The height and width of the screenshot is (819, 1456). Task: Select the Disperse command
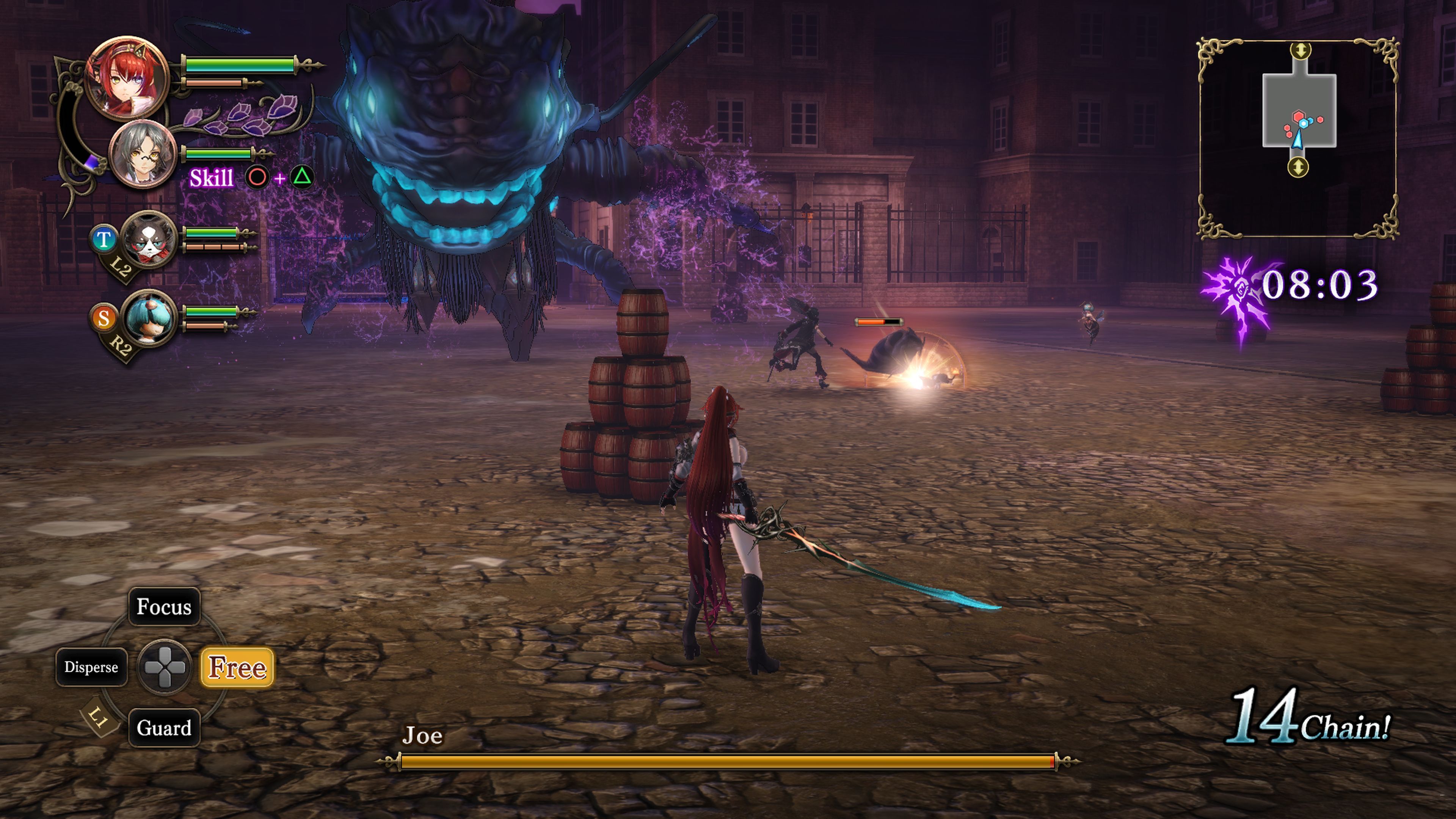[x=91, y=667]
